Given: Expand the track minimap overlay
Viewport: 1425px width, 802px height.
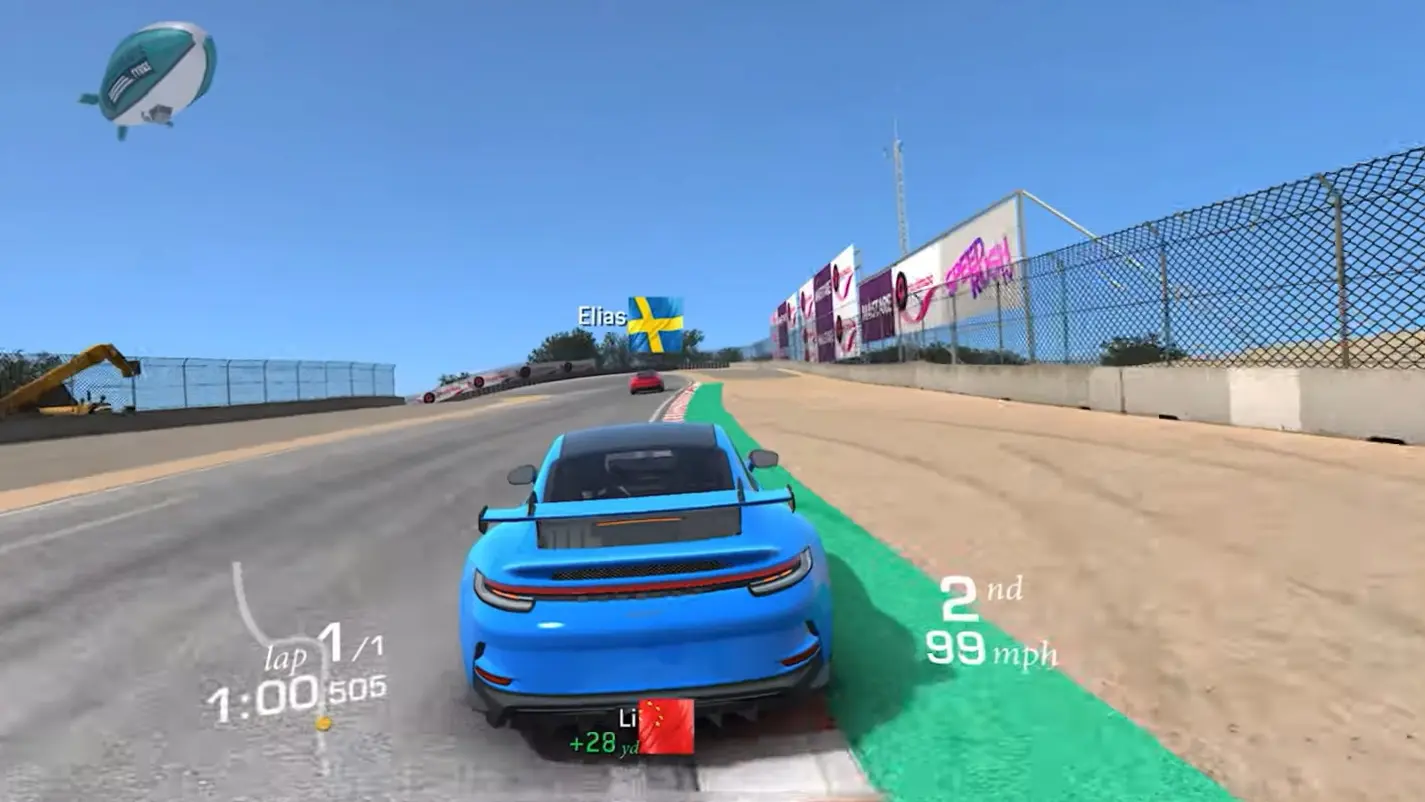Looking at the screenshot, I should click(x=255, y=620).
